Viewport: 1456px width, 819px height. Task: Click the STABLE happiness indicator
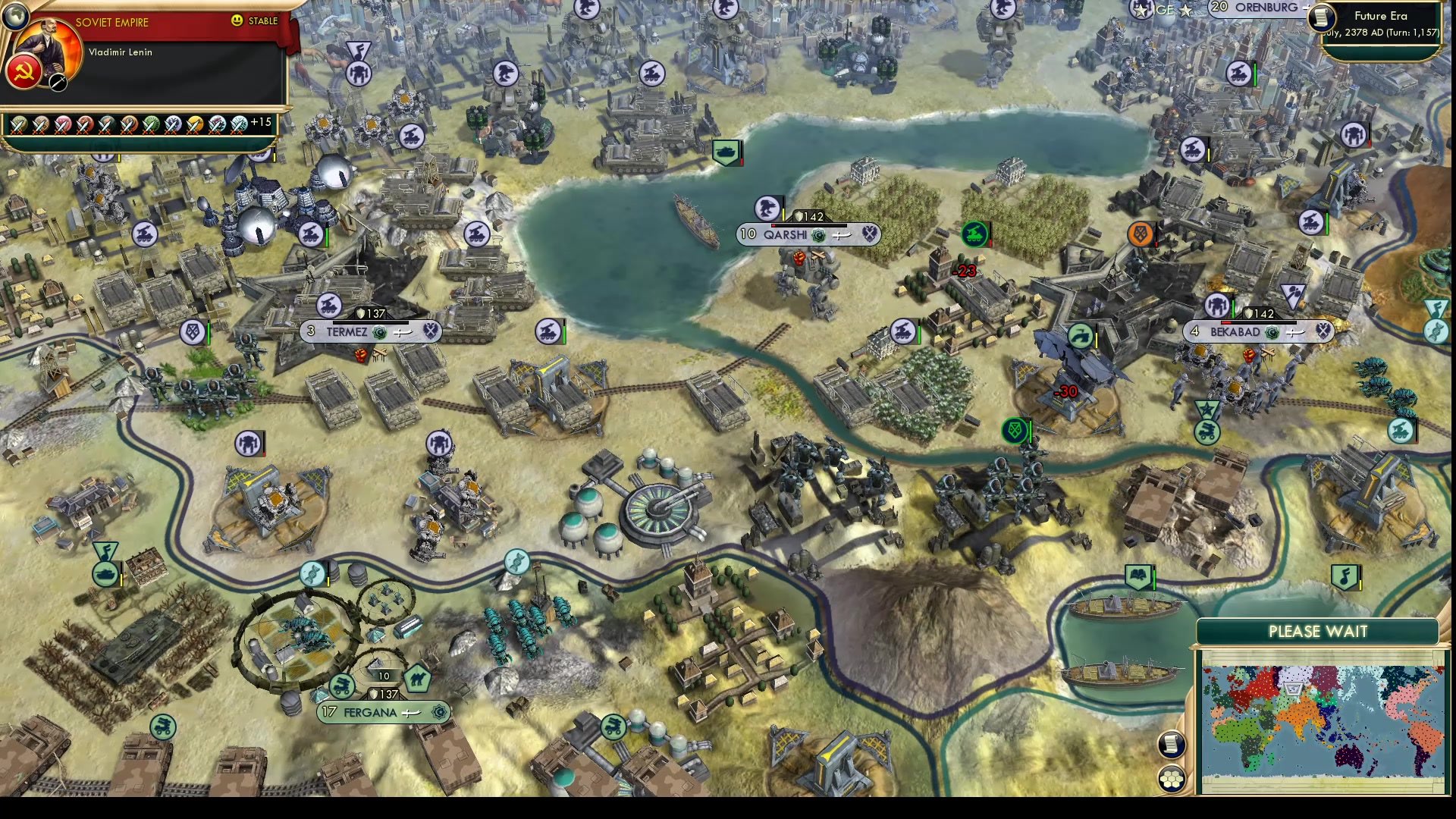pyautogui.click(x=258, y=21)
